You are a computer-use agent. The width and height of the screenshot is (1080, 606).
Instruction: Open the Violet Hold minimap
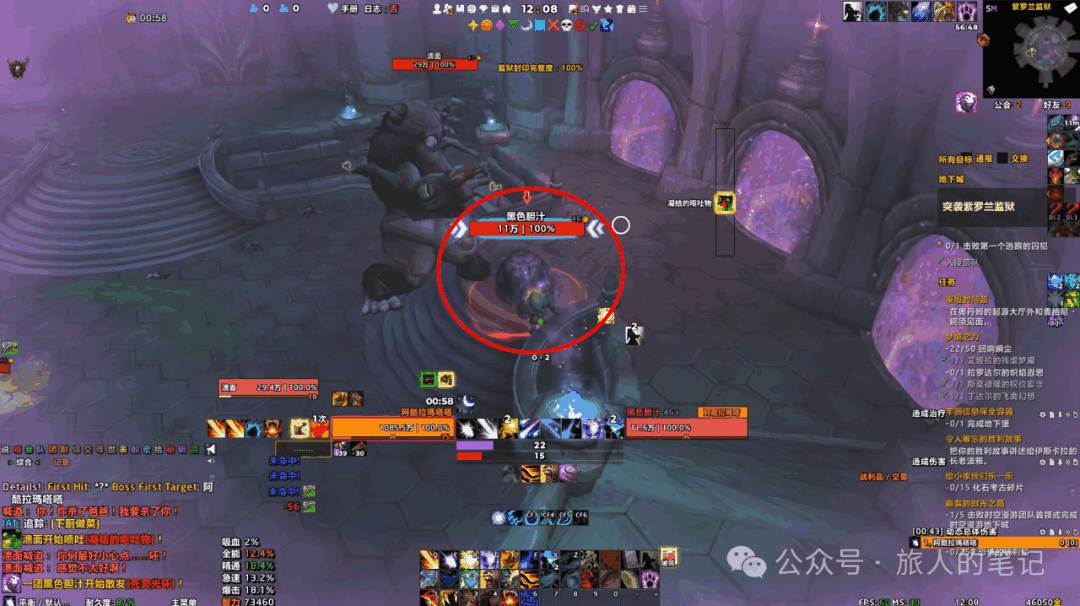coord(1031,48)
